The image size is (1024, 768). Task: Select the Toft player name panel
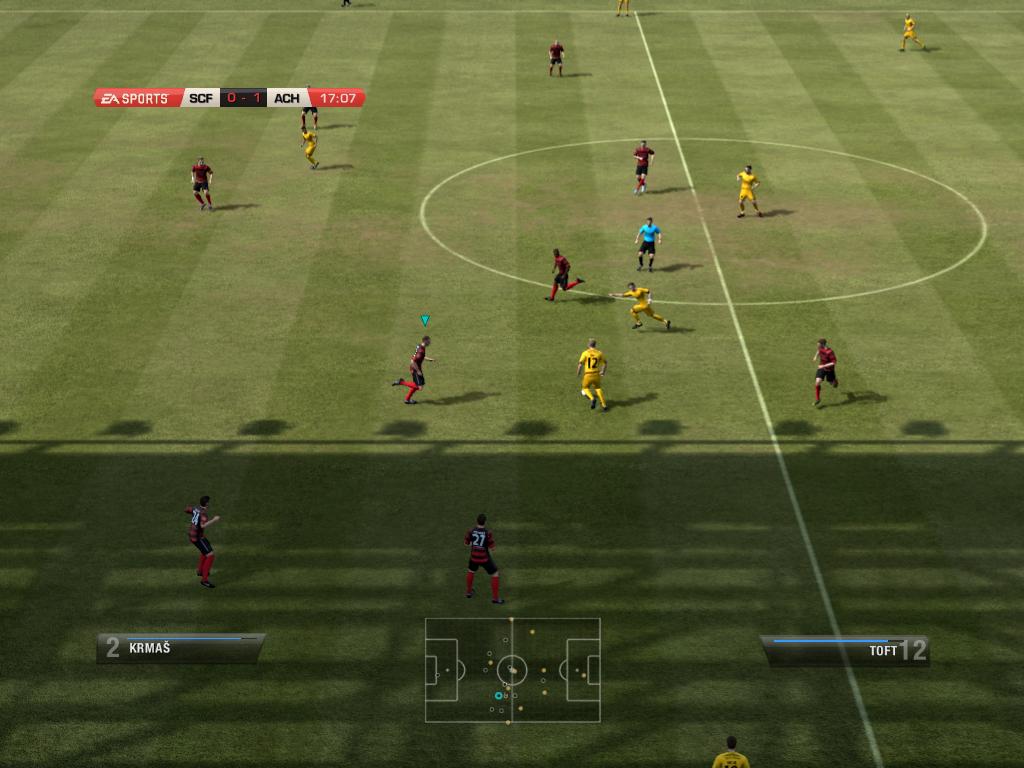[x=846, y=651]
